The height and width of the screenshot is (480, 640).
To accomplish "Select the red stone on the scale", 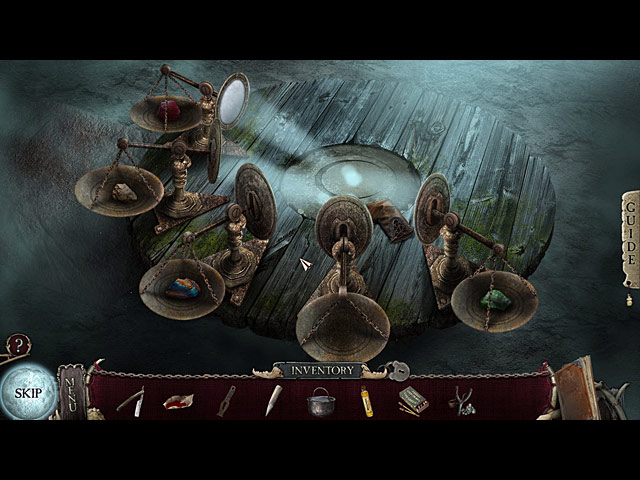I will point(170,109).
